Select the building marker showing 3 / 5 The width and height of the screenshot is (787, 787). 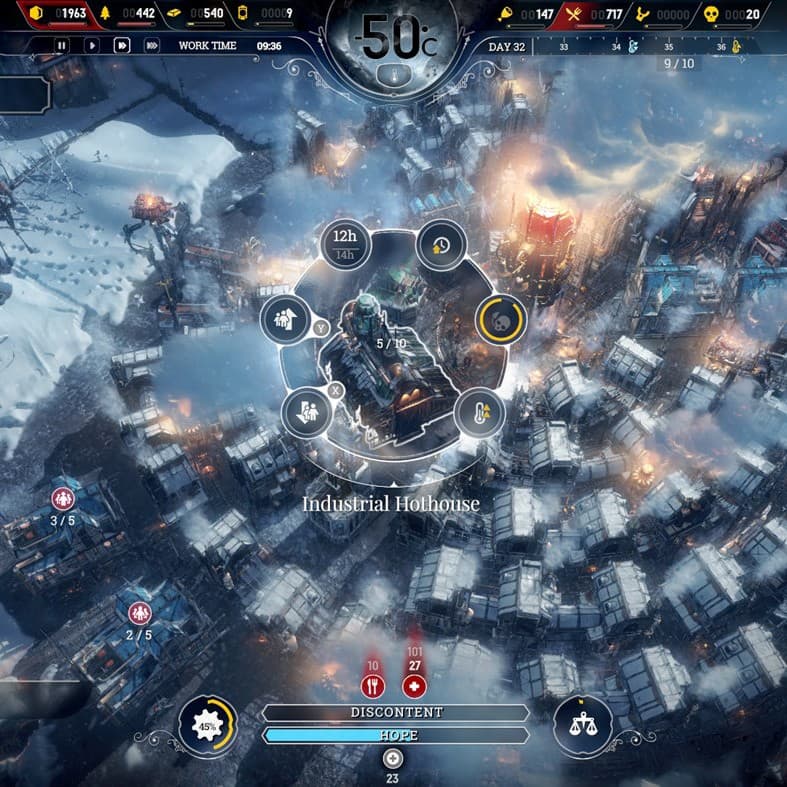[63, 499]
